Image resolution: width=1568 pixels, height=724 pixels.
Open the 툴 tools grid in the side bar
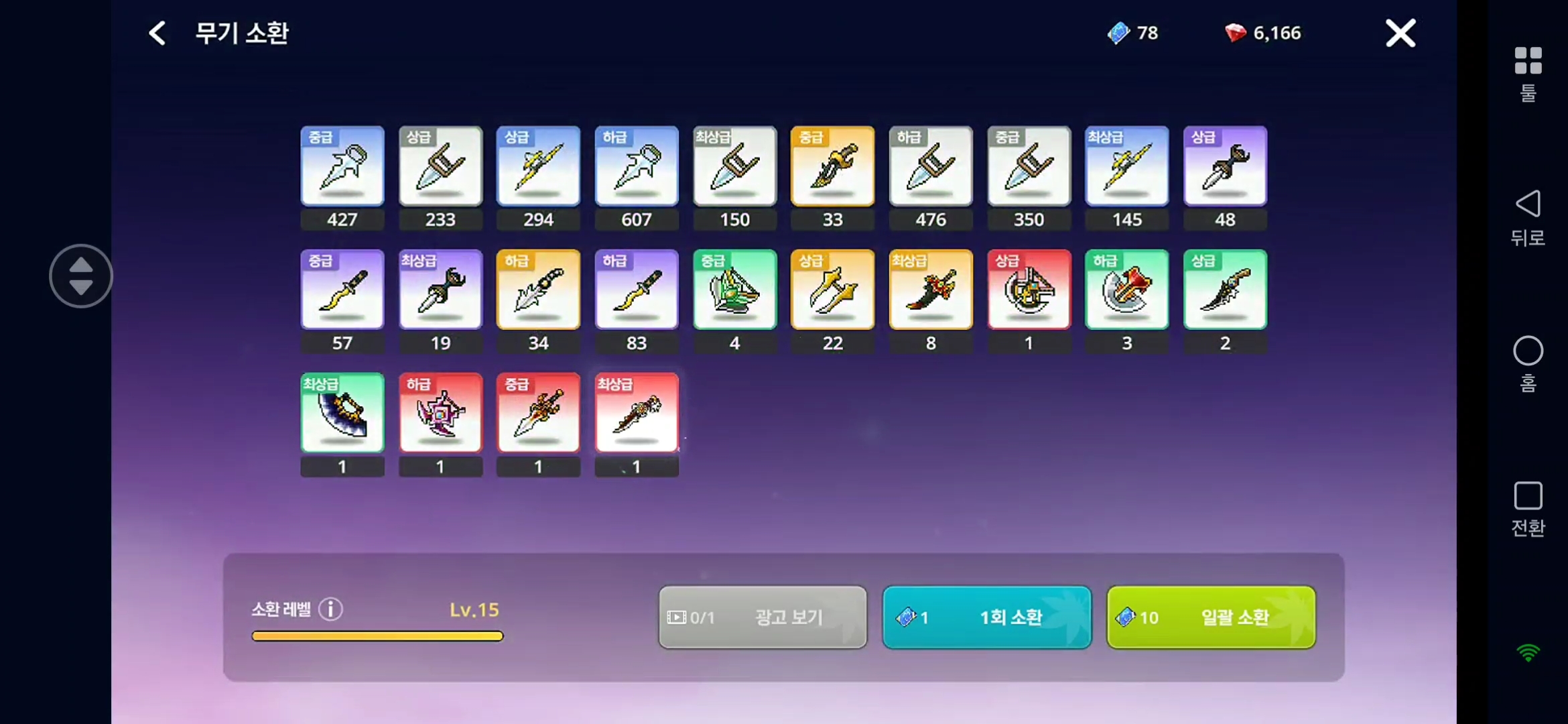[1528, 72]
